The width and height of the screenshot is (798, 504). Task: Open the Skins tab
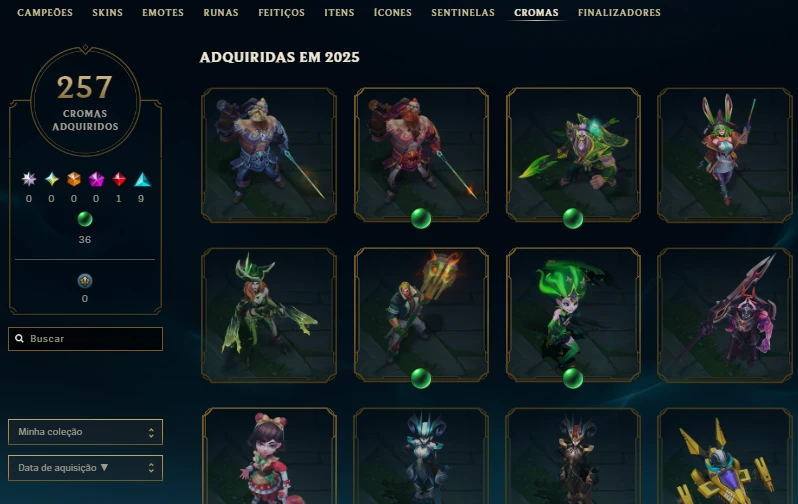click(x=107, y=13)
